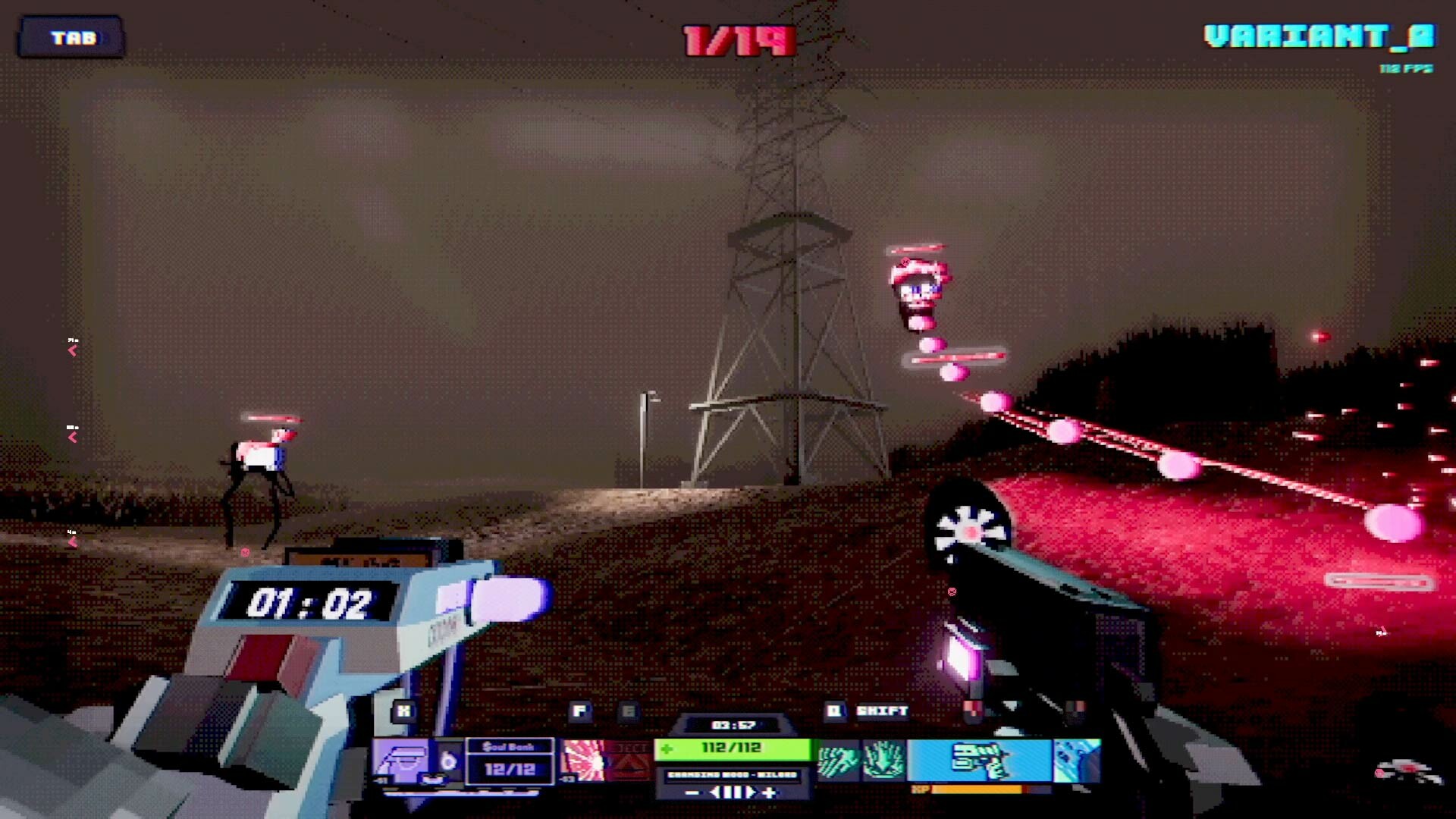
Task: Click the orange XP progress bar
Action: pos(978,790)
